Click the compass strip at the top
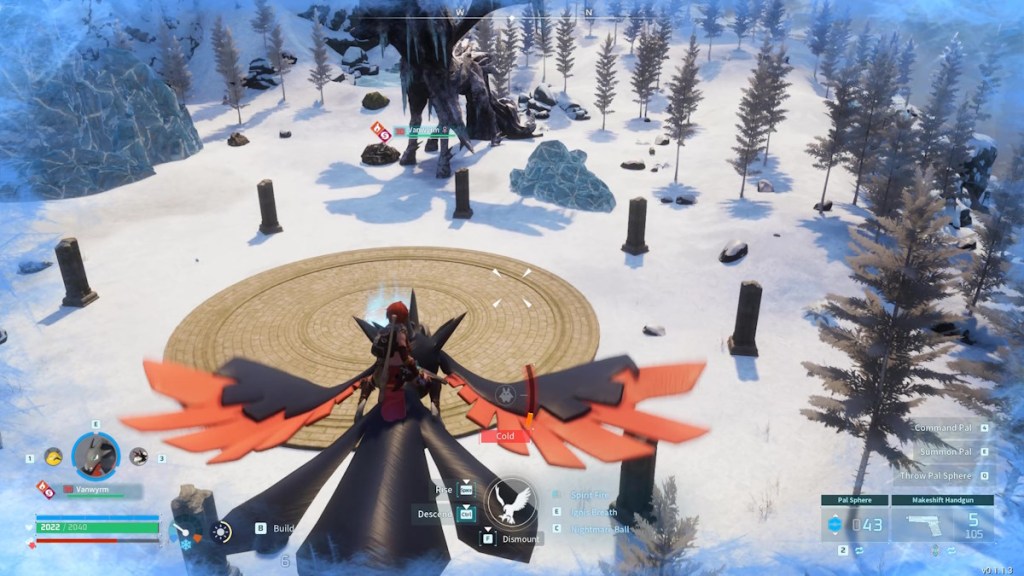1024x576 pixels. pos(512,8)
